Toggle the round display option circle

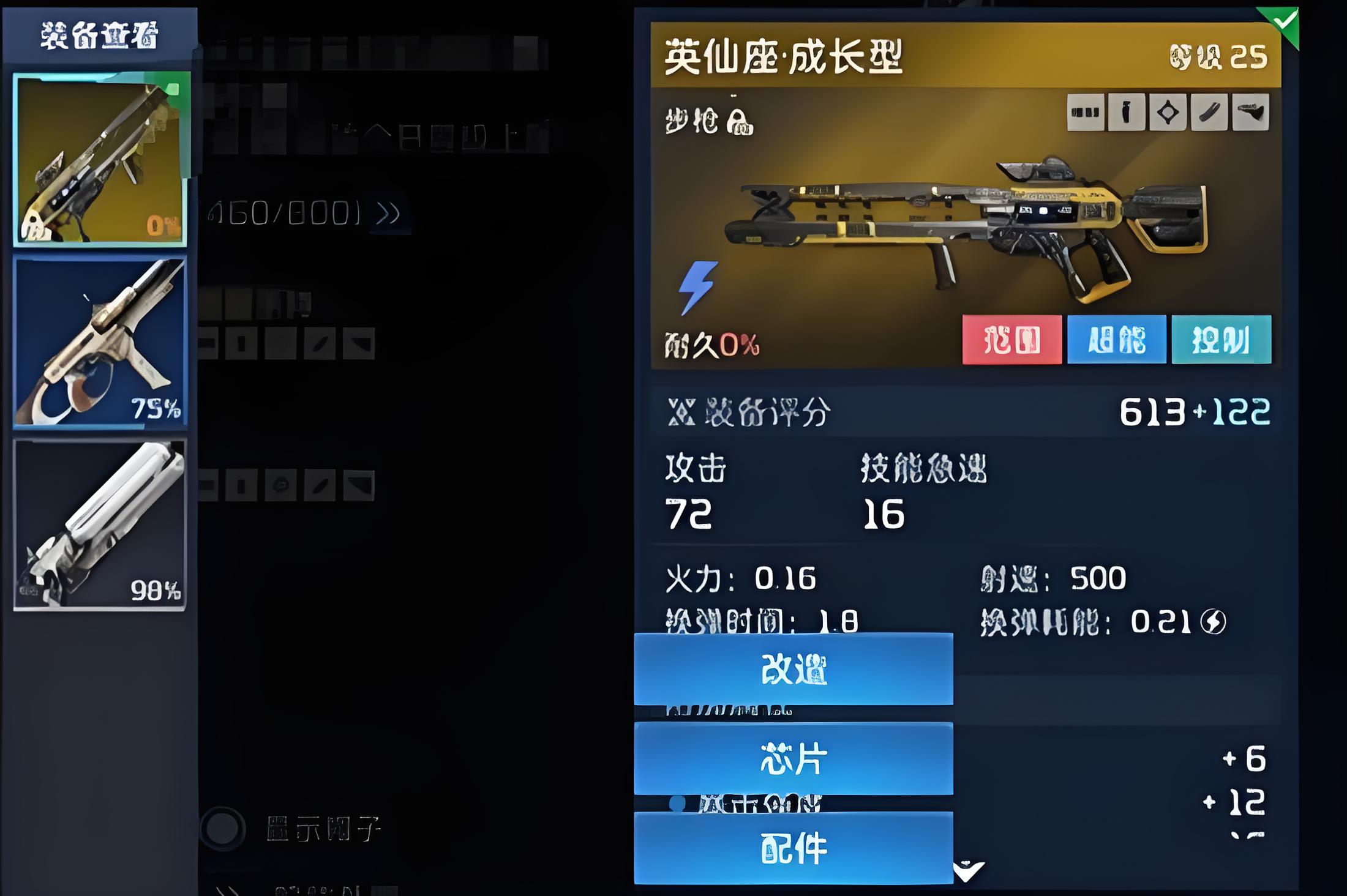click(x=222, y=829)
